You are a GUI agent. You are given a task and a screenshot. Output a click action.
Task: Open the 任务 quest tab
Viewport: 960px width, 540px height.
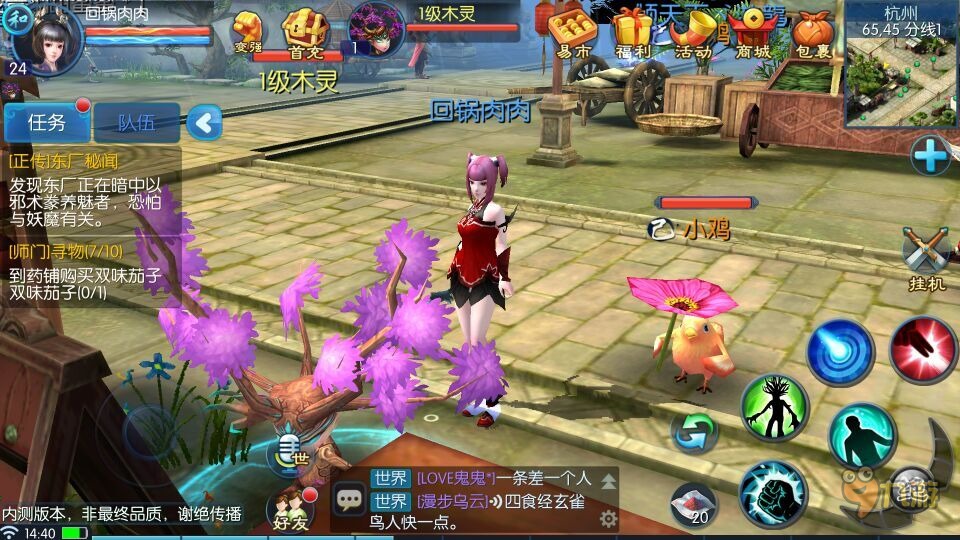point(47,123)
